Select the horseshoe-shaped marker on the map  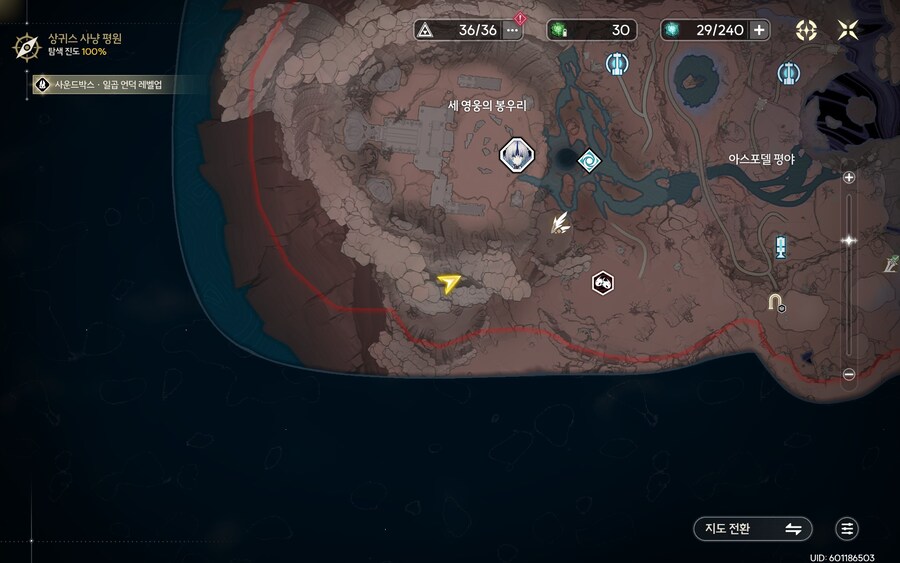point(775,301)
